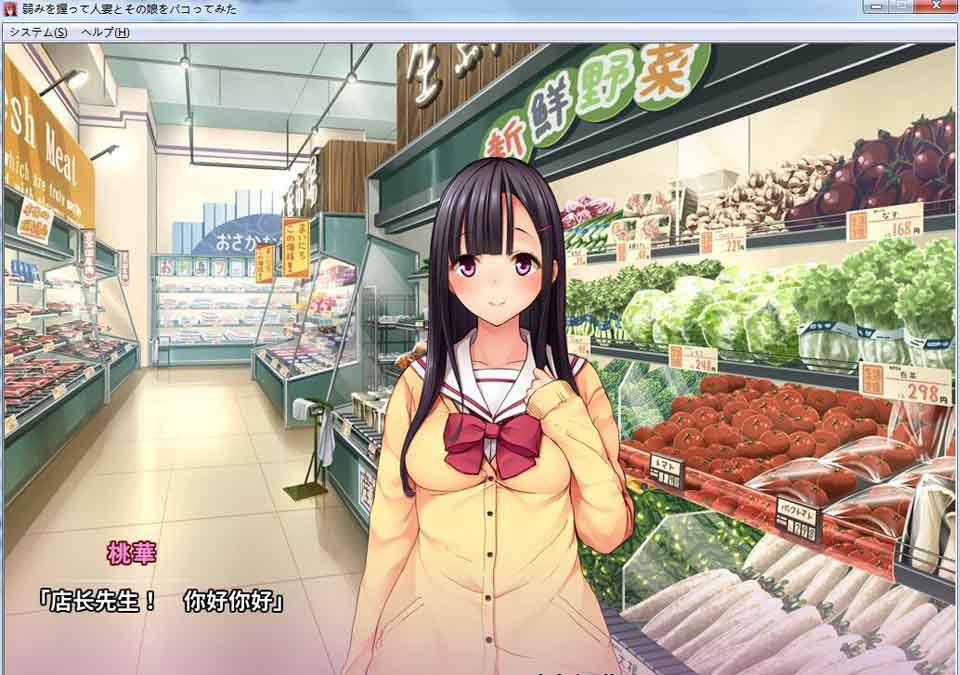960x675 pixels.
Task: Open the システム(S) menu
Action: click(x=38, y=32)
